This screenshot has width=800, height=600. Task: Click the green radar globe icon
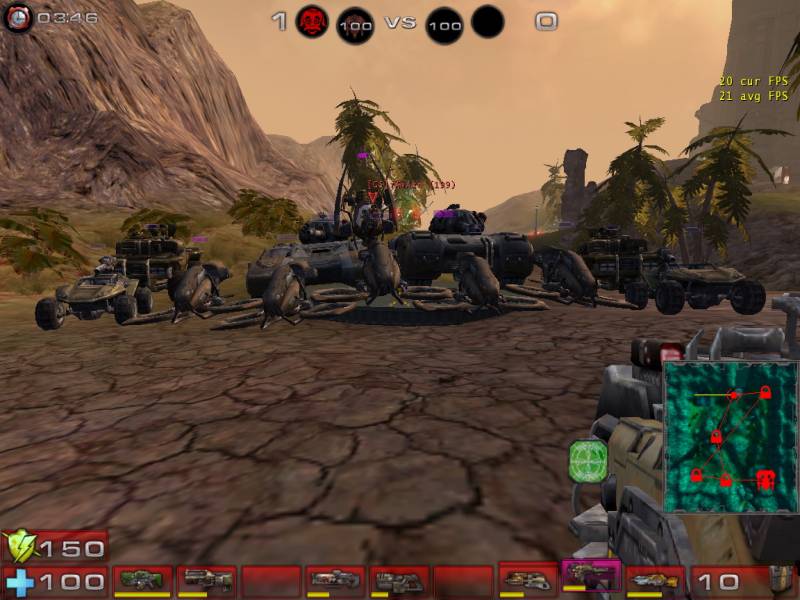point(588,461)
